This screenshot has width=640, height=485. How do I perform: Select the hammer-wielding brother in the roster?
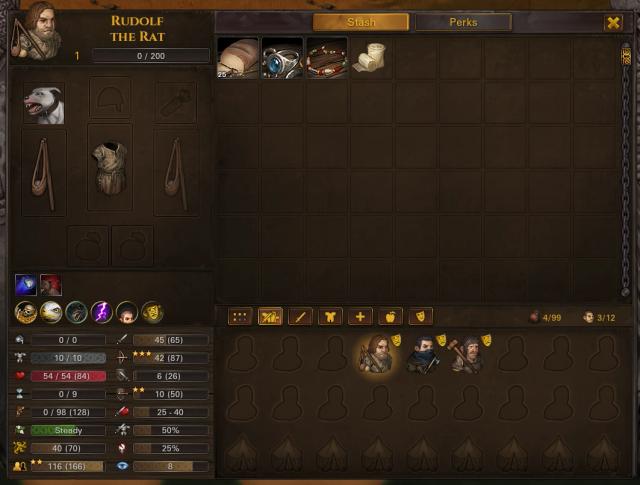point(465,354)
